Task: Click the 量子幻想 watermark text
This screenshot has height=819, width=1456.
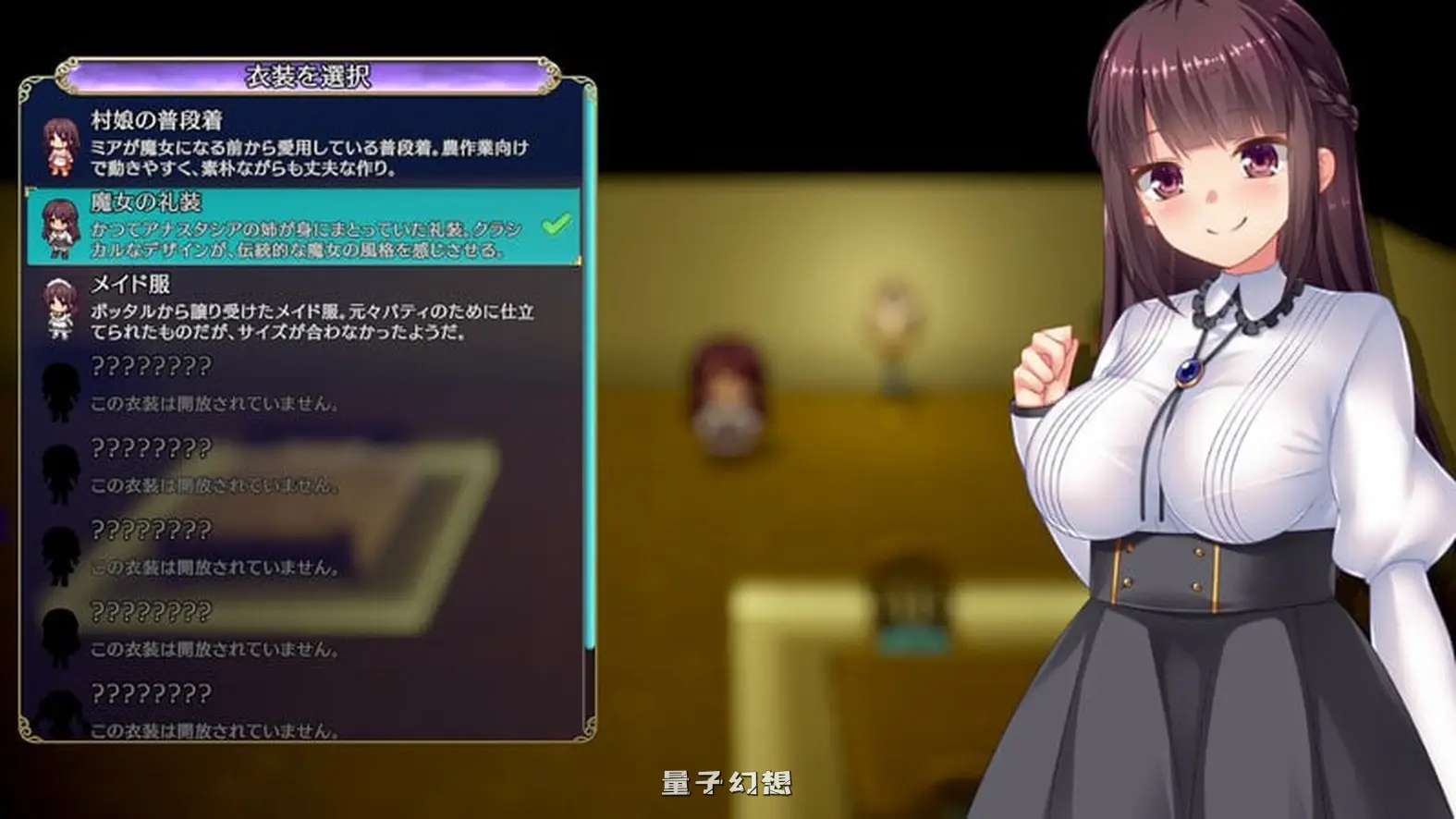Action: [x=729, y=781]
